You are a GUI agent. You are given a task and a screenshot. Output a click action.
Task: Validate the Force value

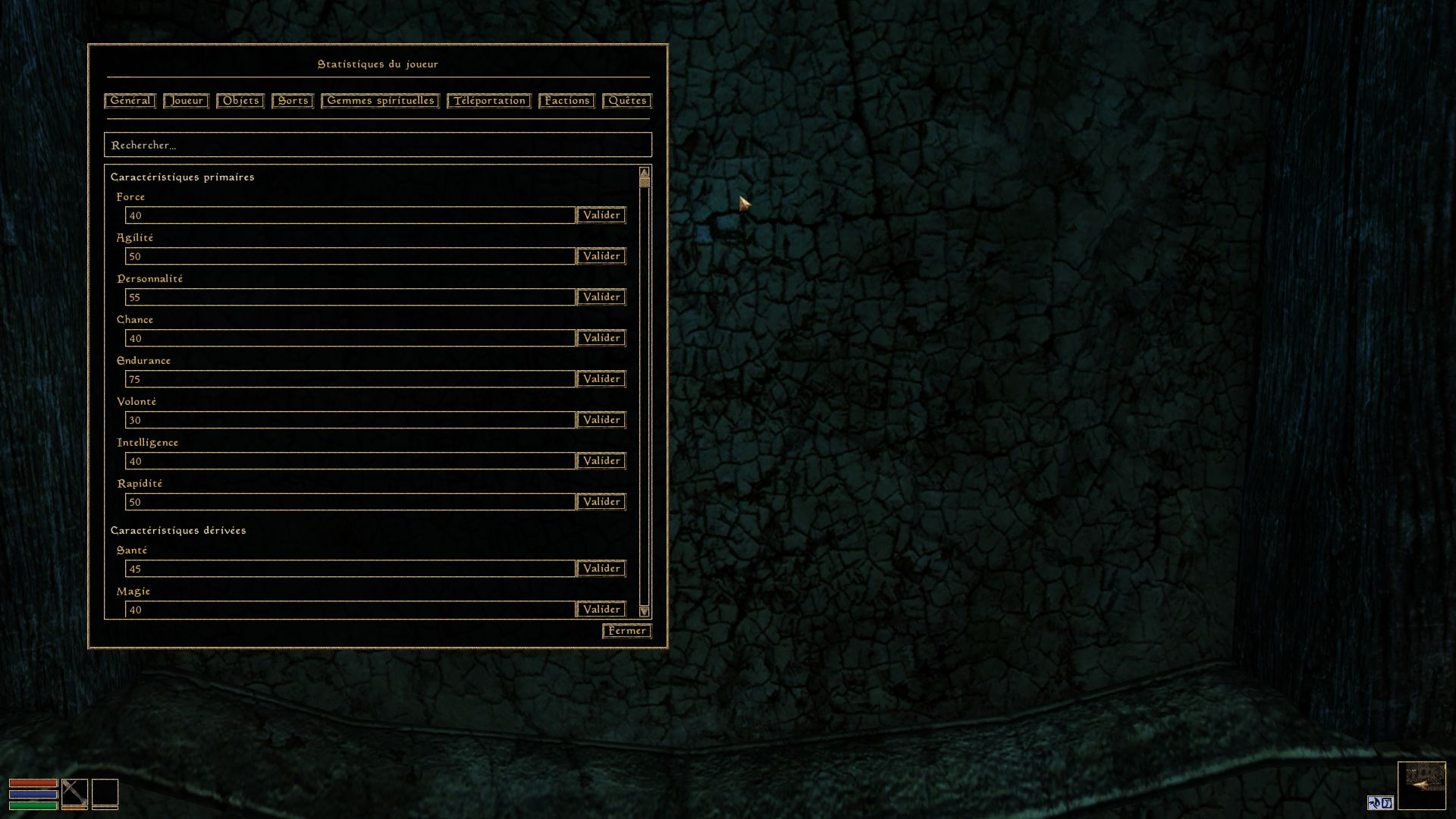(601, 215)
